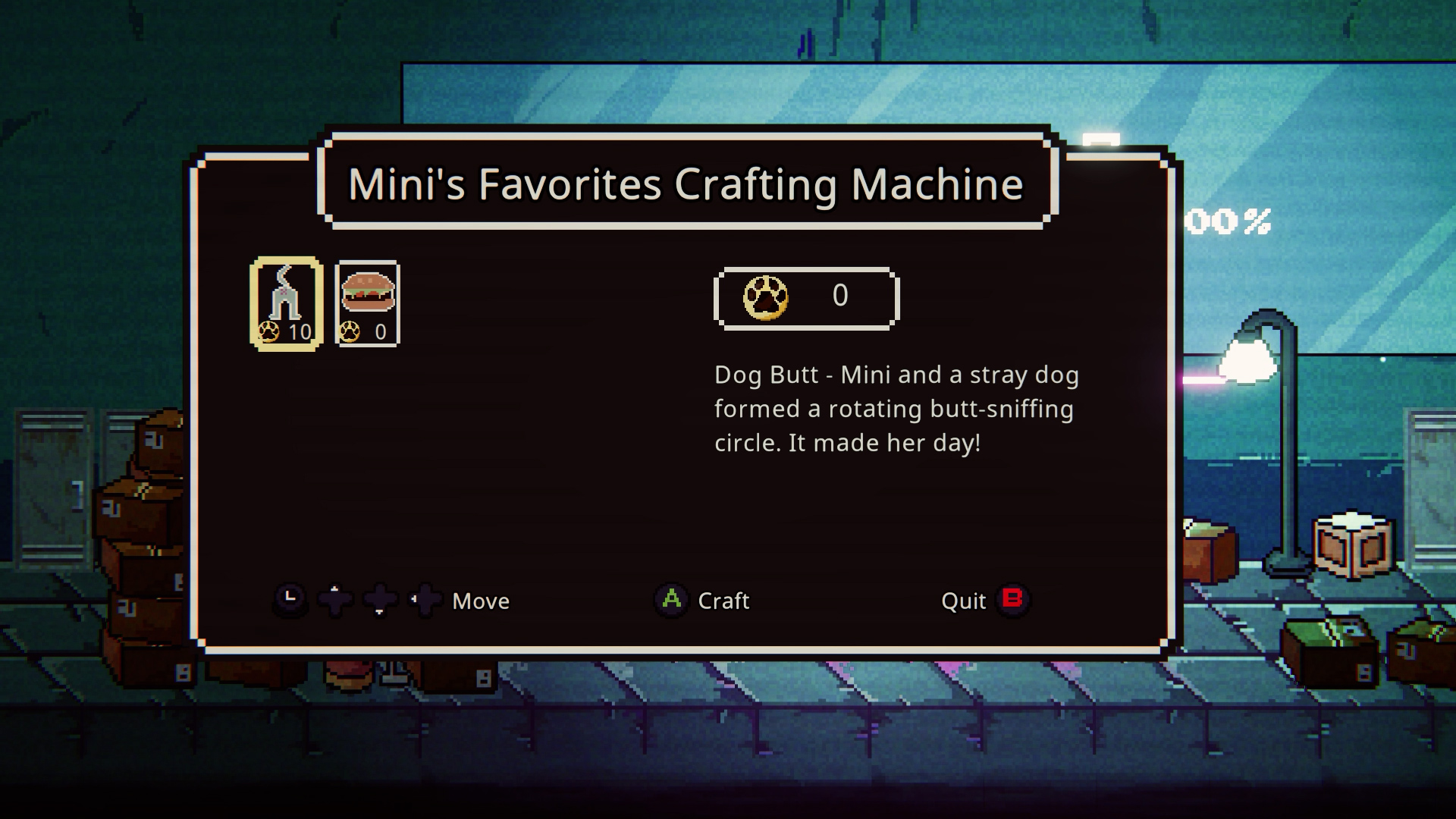This screenshot has height=819, width=1456.
Task: Select the Quit label
Action: click(964, 601)
